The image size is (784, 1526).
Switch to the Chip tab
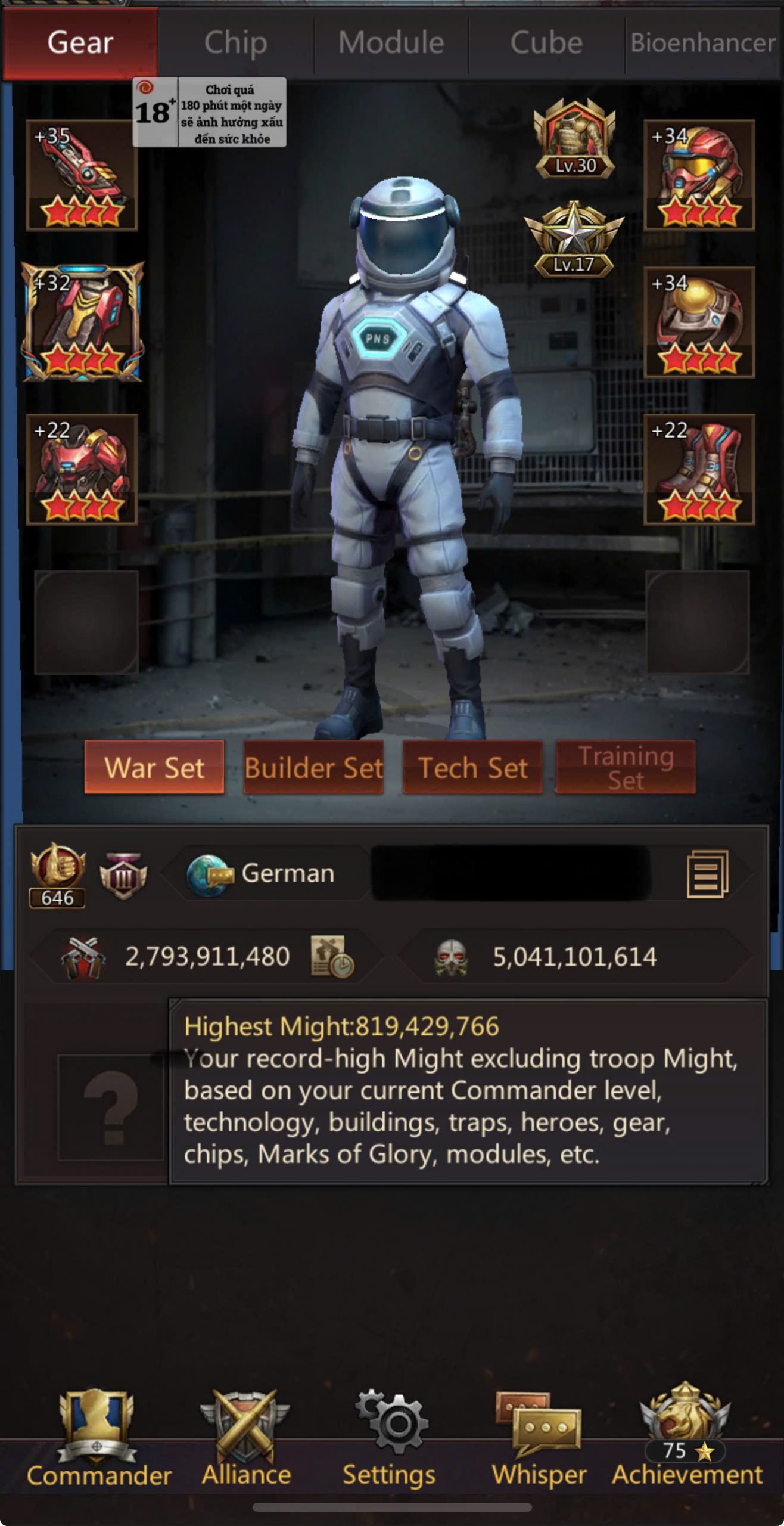235,43
